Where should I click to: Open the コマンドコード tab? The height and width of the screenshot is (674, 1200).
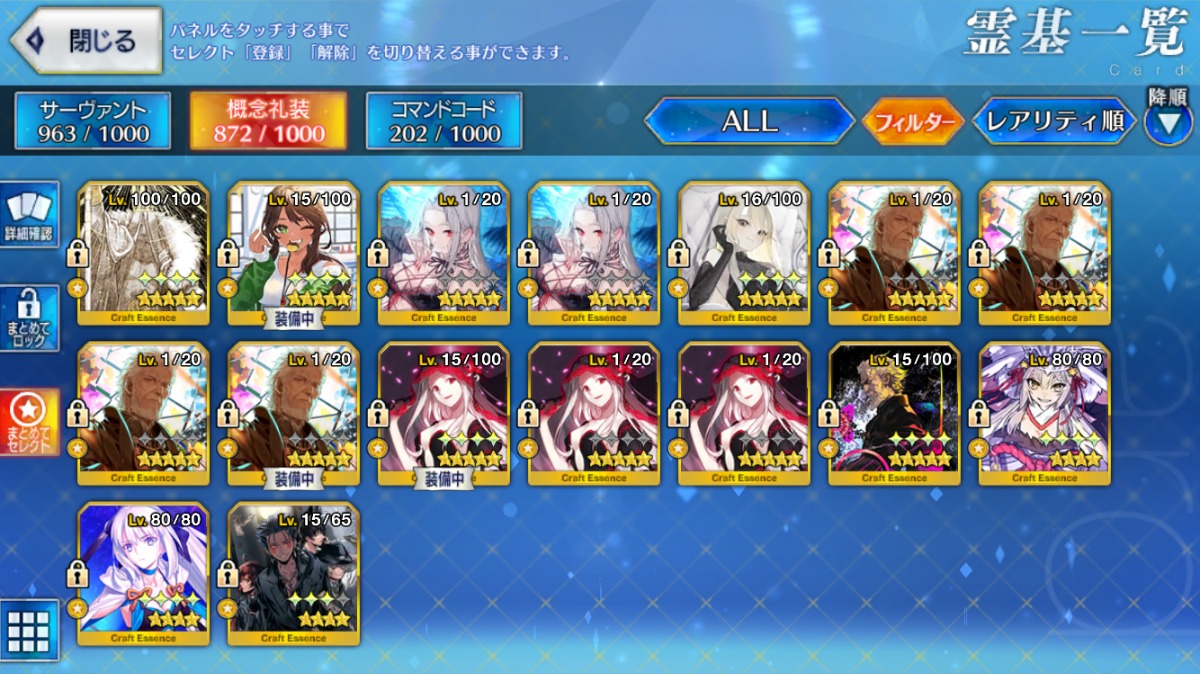pyautogui.click(x=444, y=122)
